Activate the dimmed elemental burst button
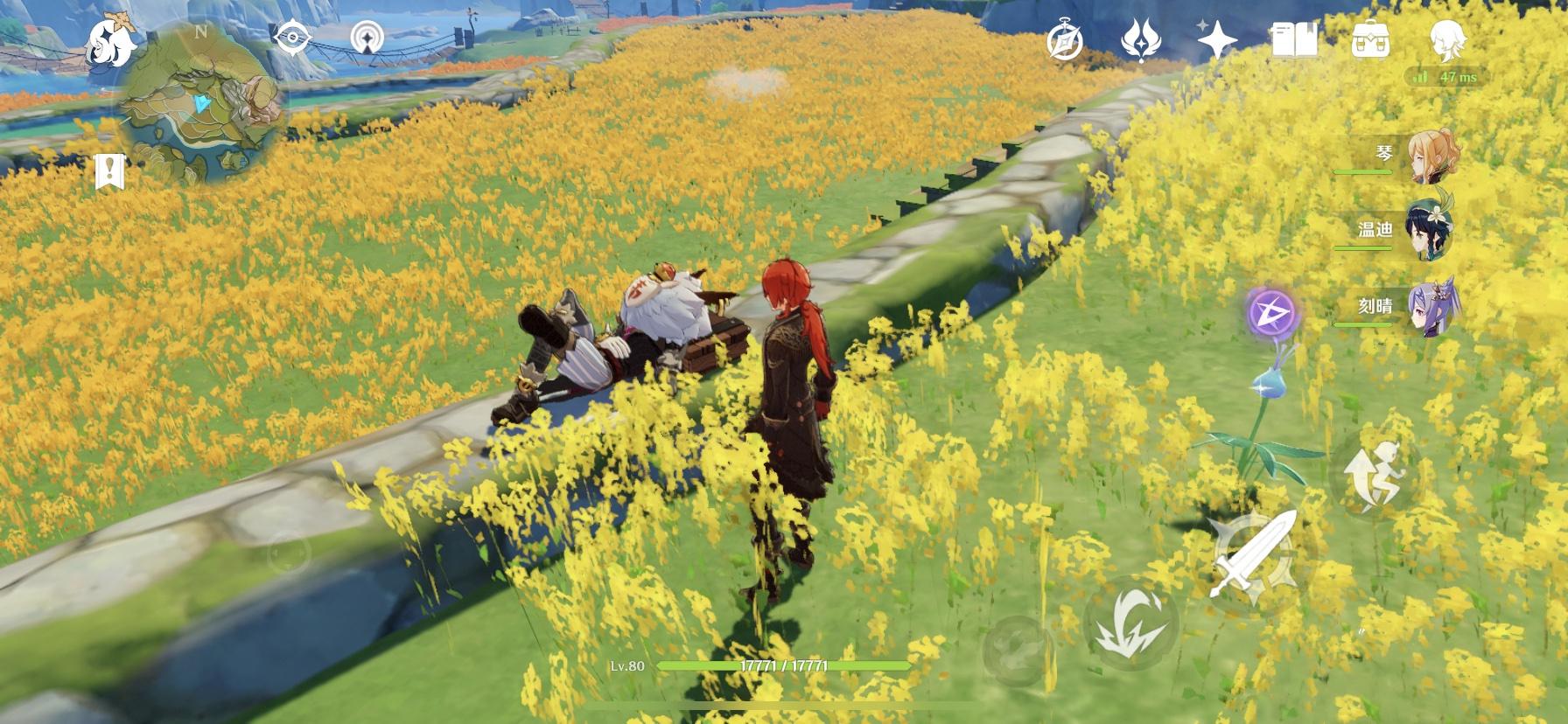1568x724 pixels. [1018, 650]
